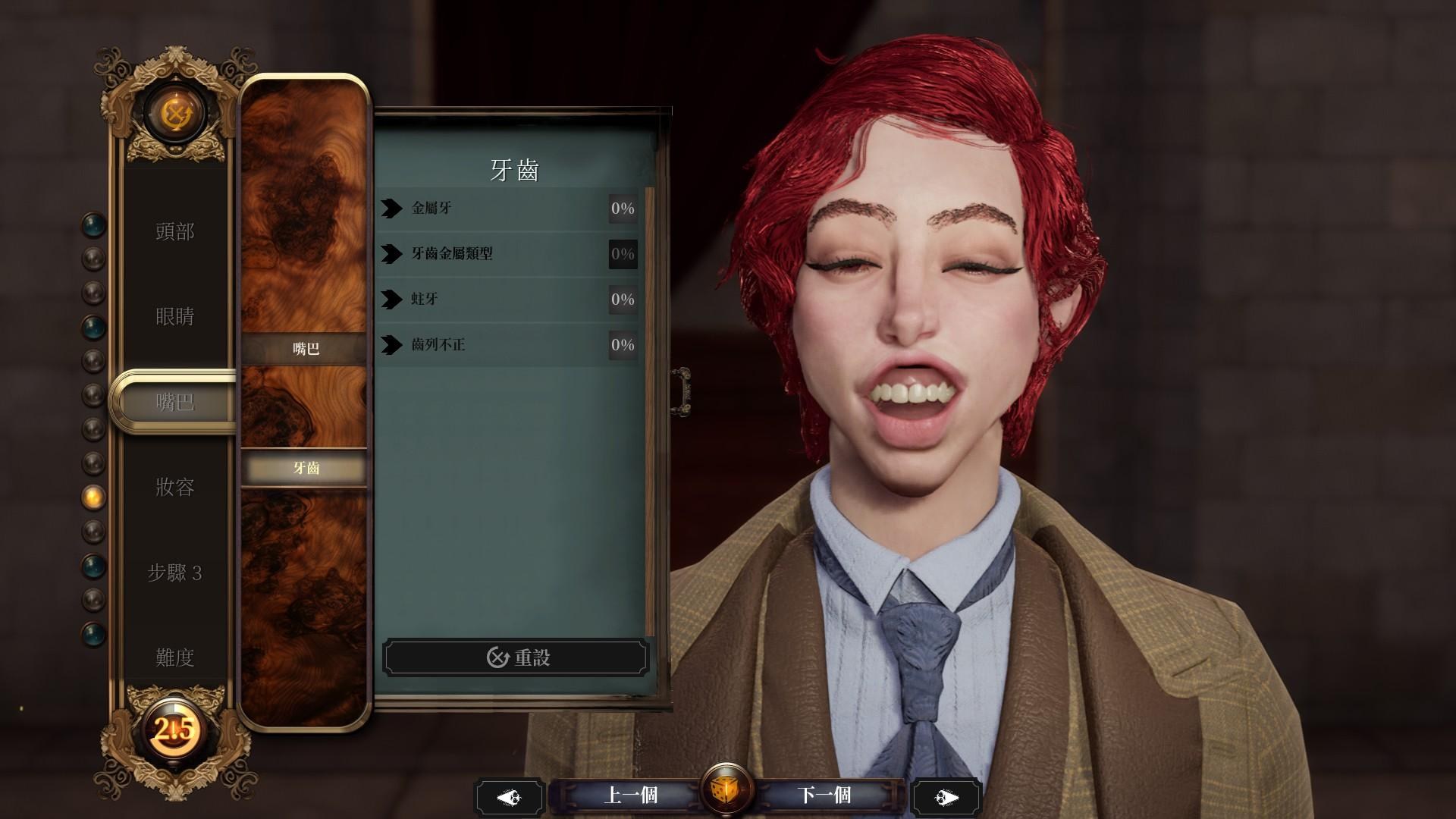Click the left arrow button at bottom
Image resolution: width=1456 pixels, height=819 pixels.
pyautogui.click(x=509, y=797)
